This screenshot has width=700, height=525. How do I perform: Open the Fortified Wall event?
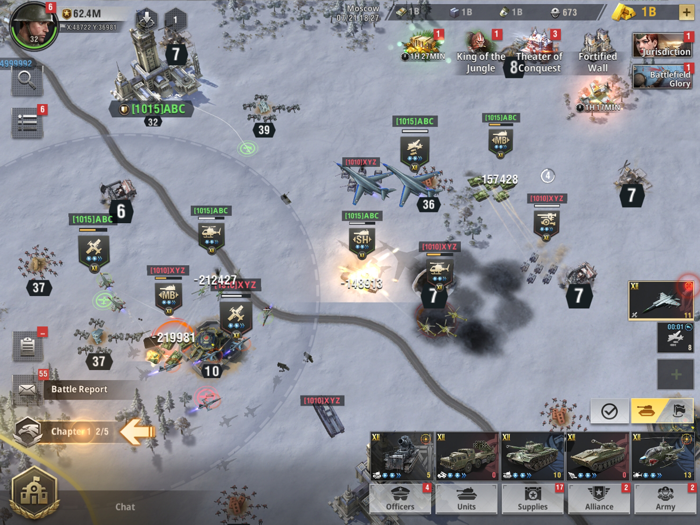coord(598,52)
